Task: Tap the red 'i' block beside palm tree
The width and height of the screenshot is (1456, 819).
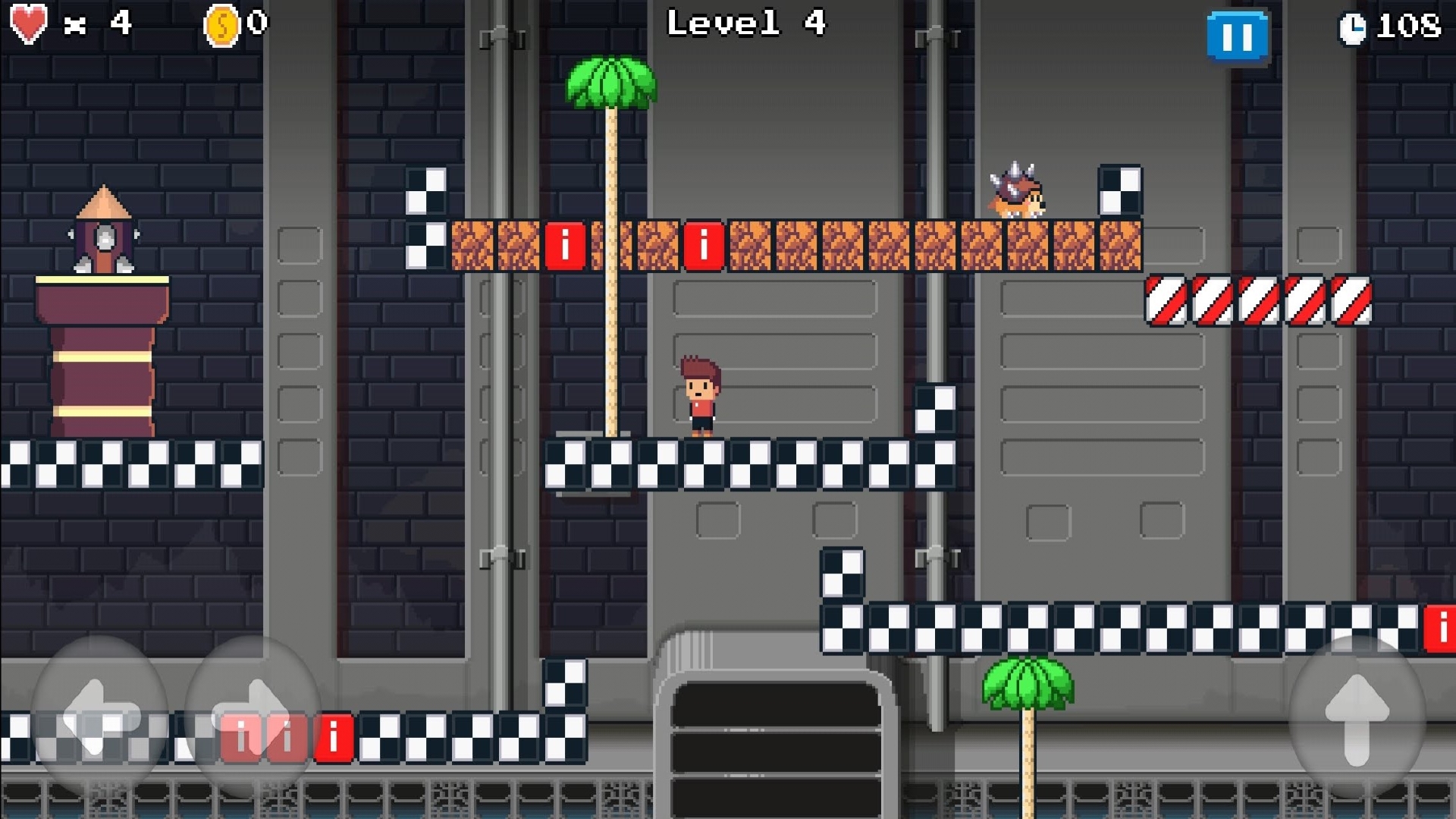Action: [564, 244]
